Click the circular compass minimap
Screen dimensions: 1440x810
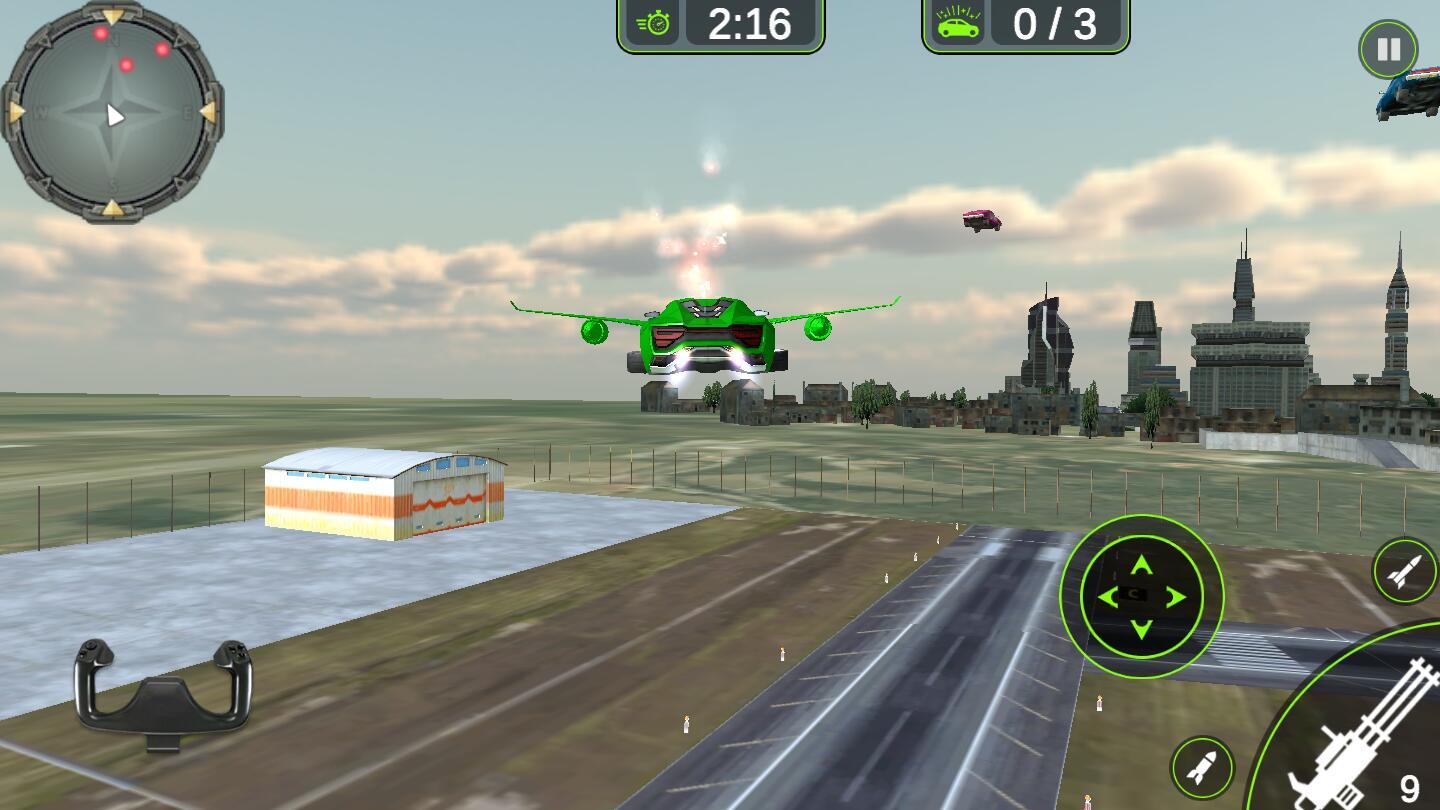click(x=113, y=113)
